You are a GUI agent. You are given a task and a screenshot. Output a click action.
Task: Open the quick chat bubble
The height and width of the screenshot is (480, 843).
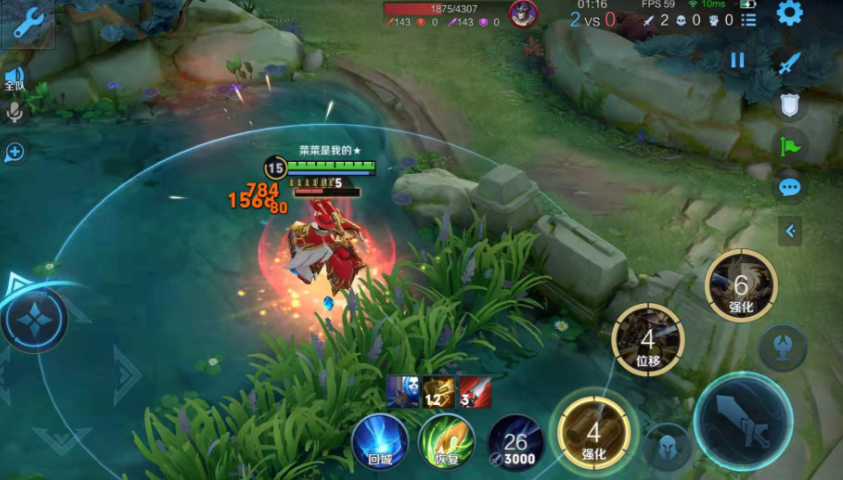[790, 187]
